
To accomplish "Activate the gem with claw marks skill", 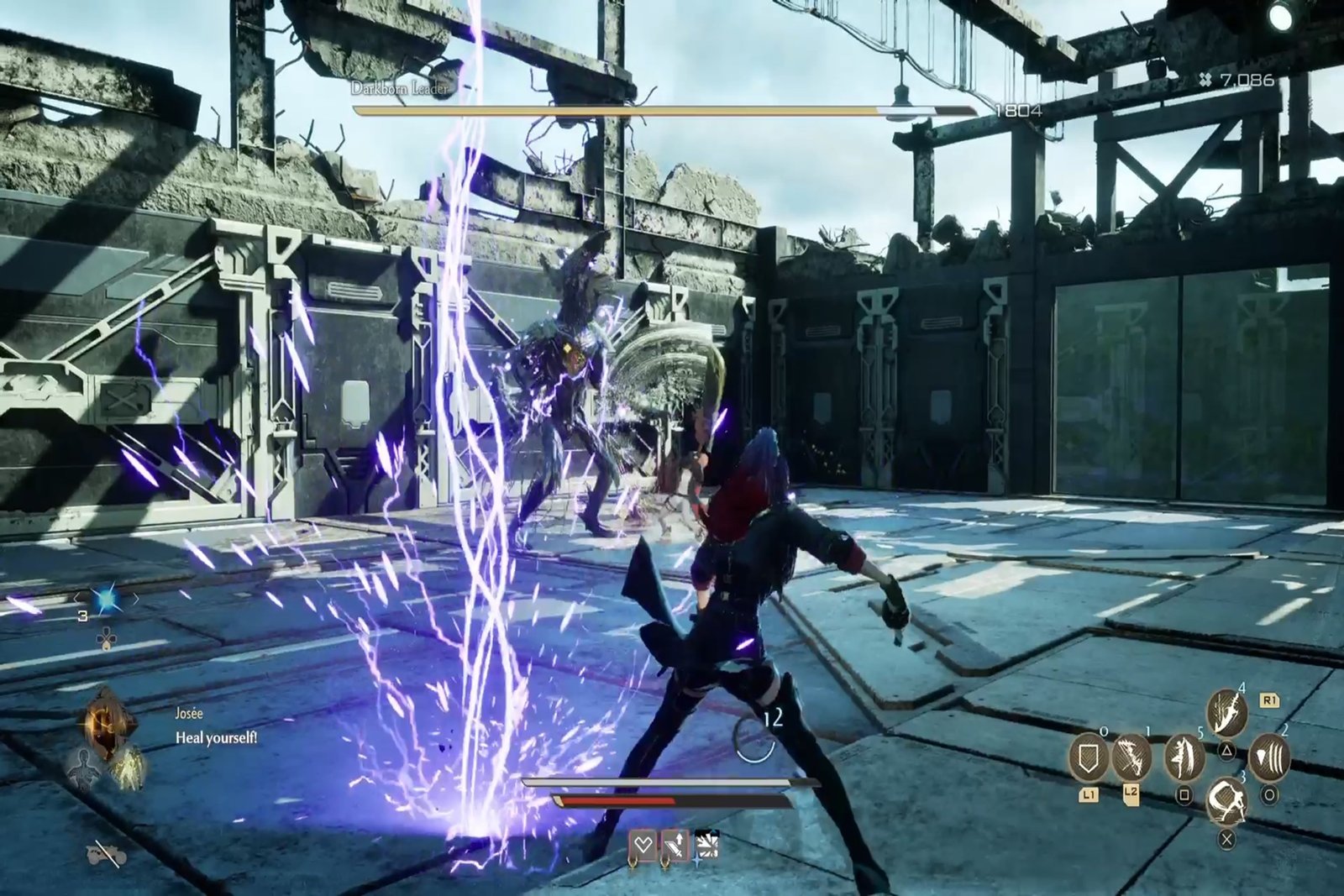I will coord(1270,758).
